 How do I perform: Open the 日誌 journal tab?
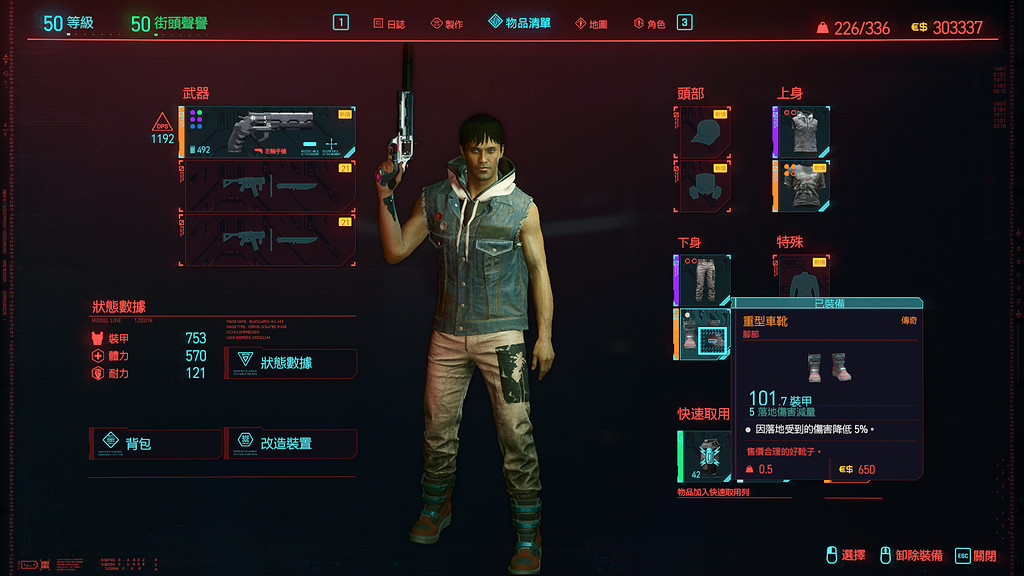(x=388, y=23)
